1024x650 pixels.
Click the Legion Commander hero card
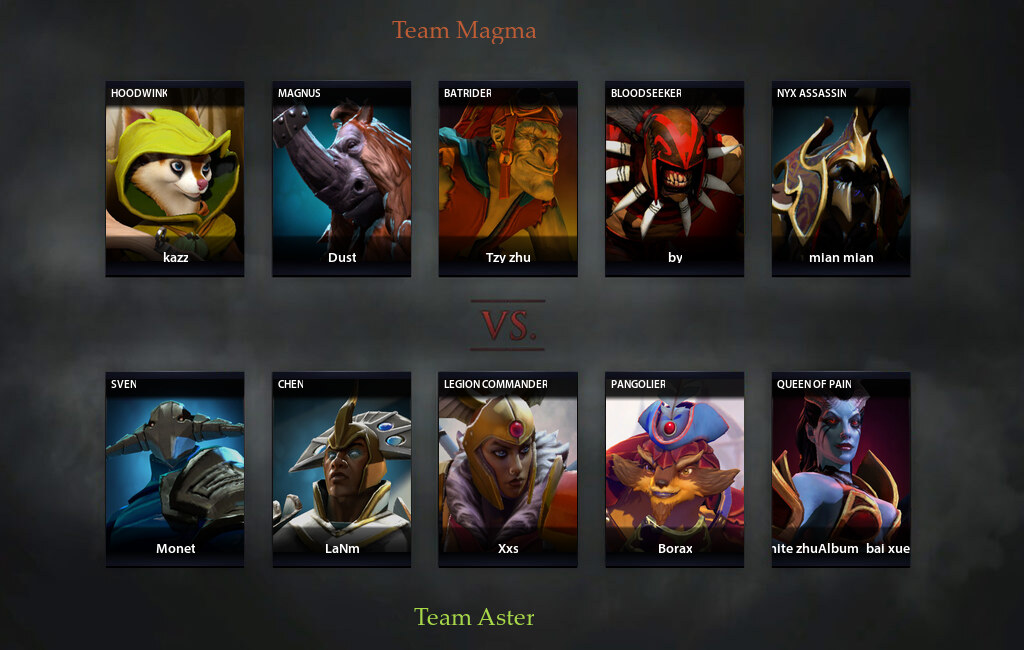pos(508,469)
